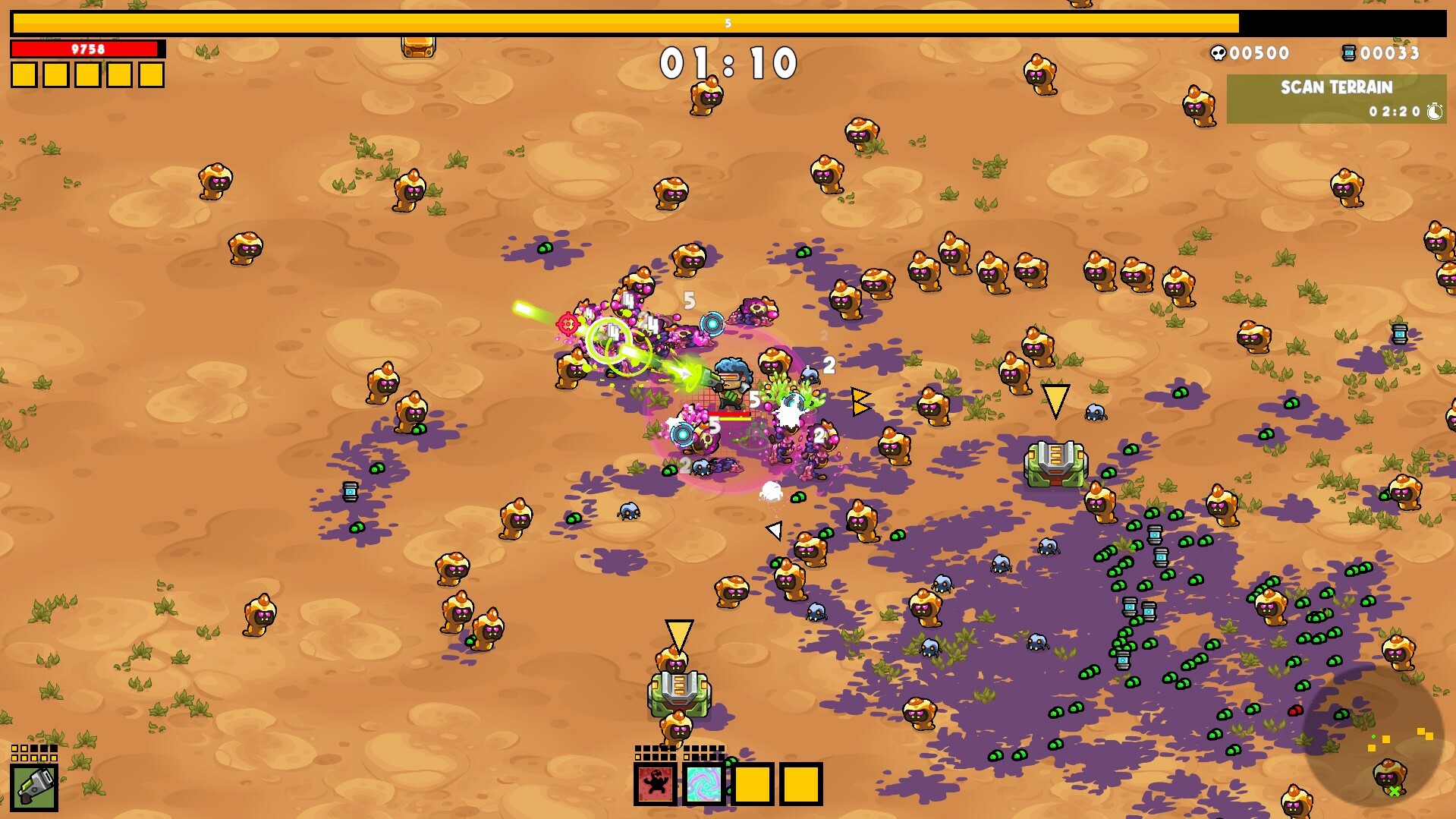The width and height of the screenshot is (1456, 819).
Task: Toggle the lit pip above the creature ability
Action: tap(637, 758)
